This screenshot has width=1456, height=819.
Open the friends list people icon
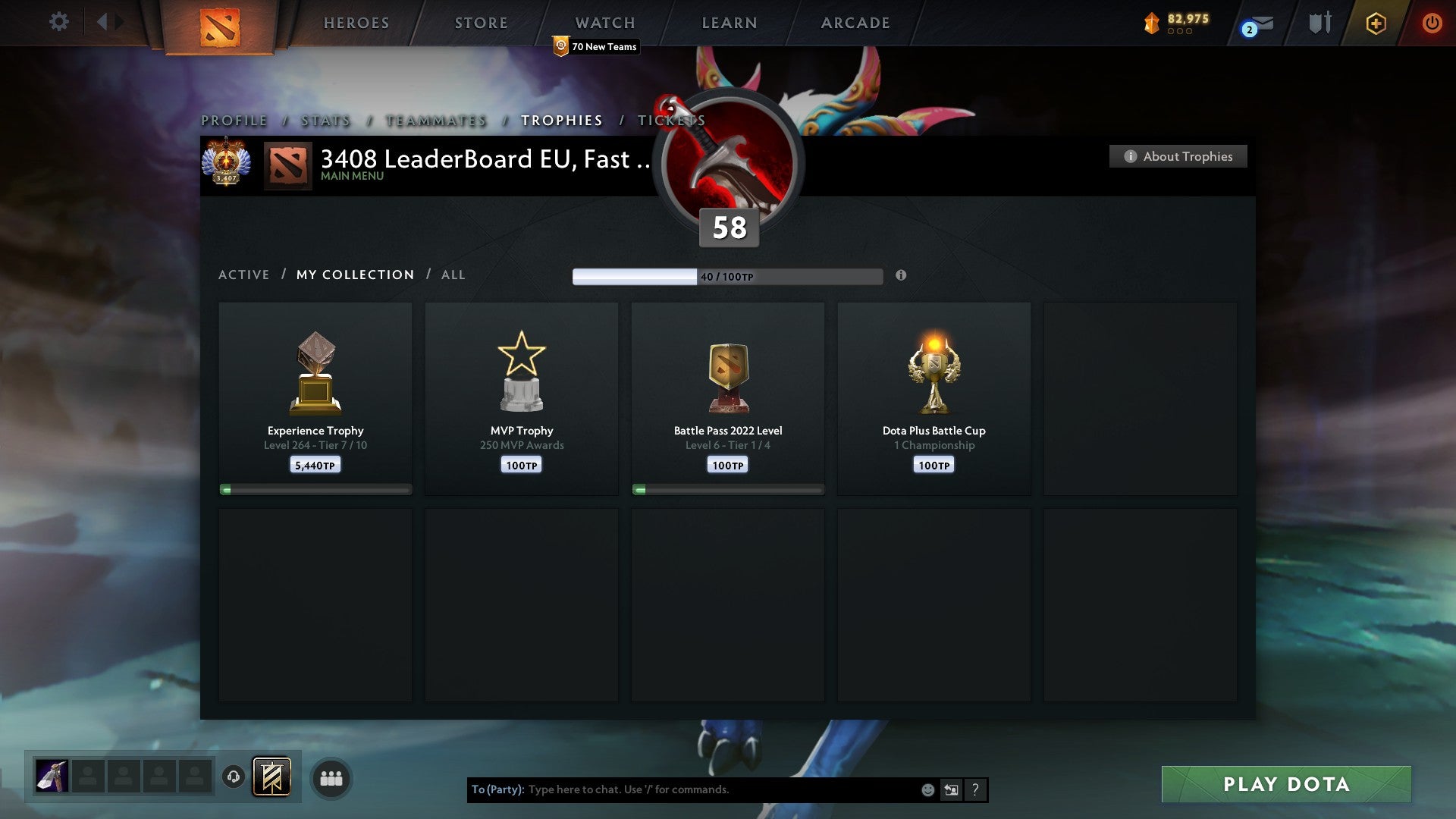(x=331, y=777)
